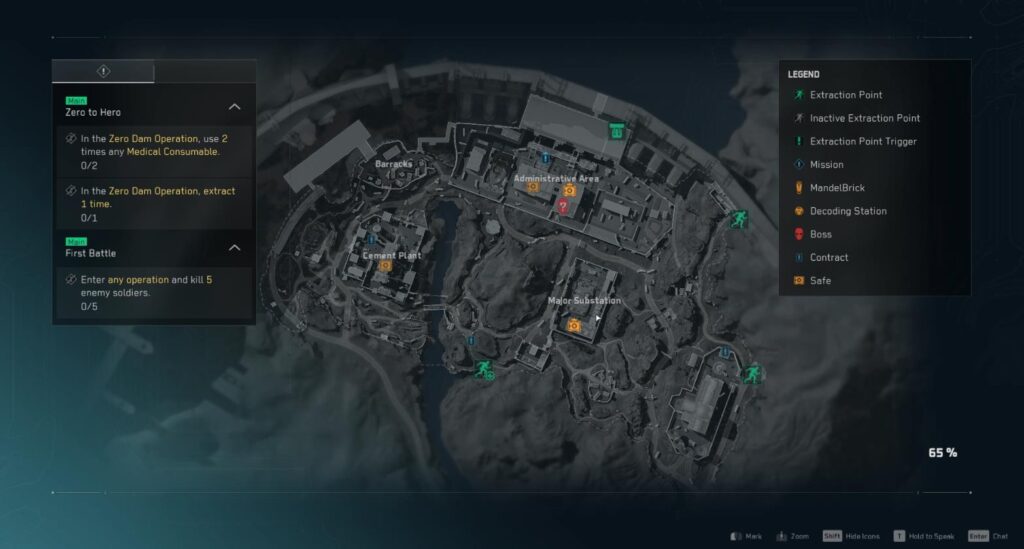Select the extract 1 time objective row
Screen dimensions: 1024x549
(153, 204)
